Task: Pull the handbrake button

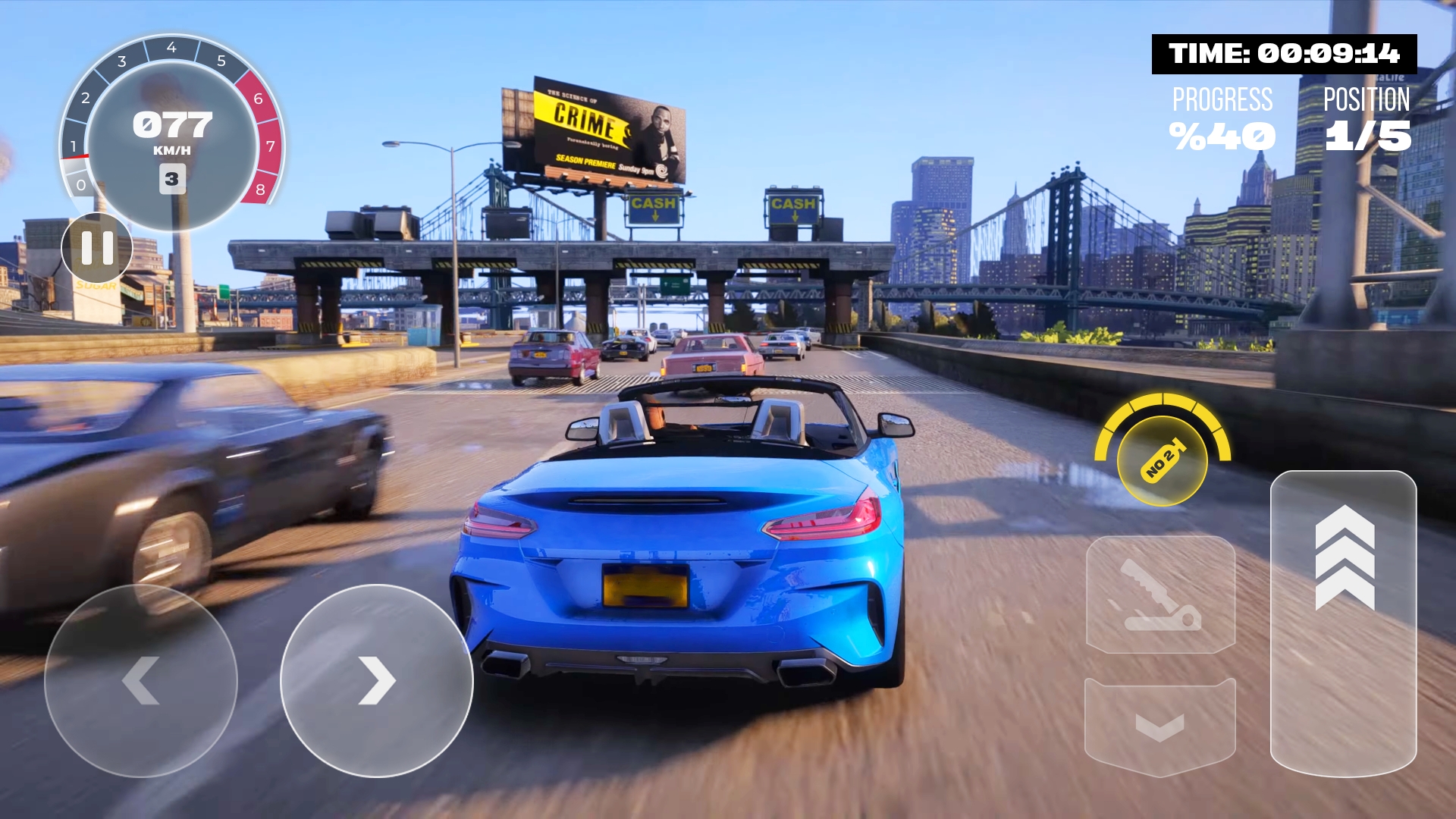Action: pyautogui.click(x=1160, y=595)
